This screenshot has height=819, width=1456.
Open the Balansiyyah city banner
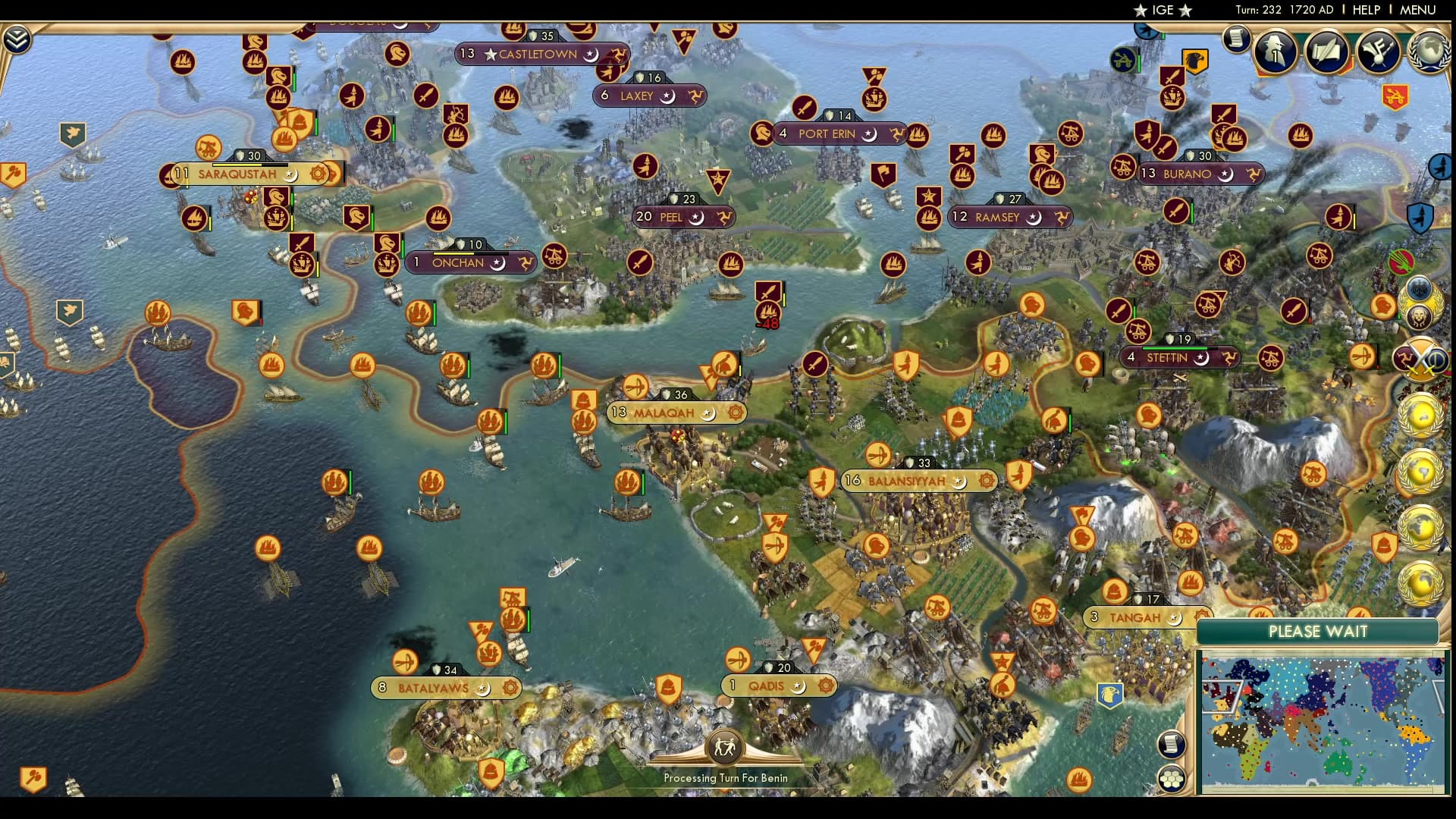[907, 481]
